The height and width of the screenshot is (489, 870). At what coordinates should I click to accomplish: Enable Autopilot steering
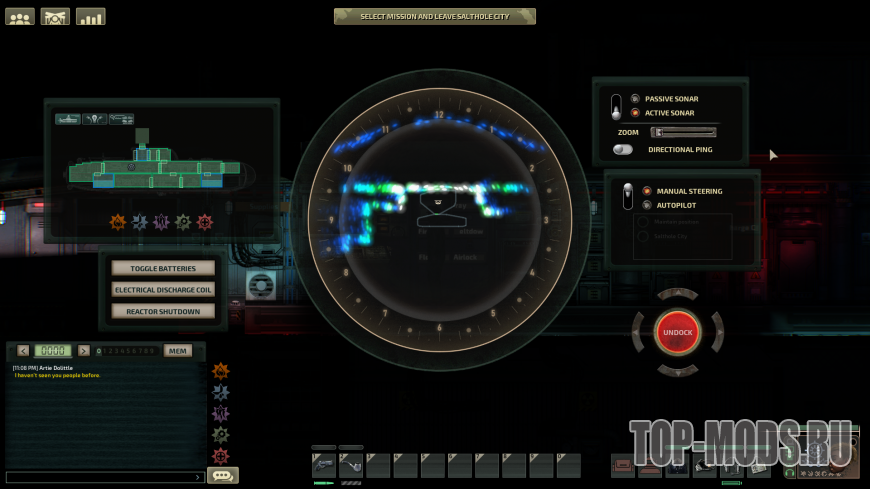(x=647, y=205)
